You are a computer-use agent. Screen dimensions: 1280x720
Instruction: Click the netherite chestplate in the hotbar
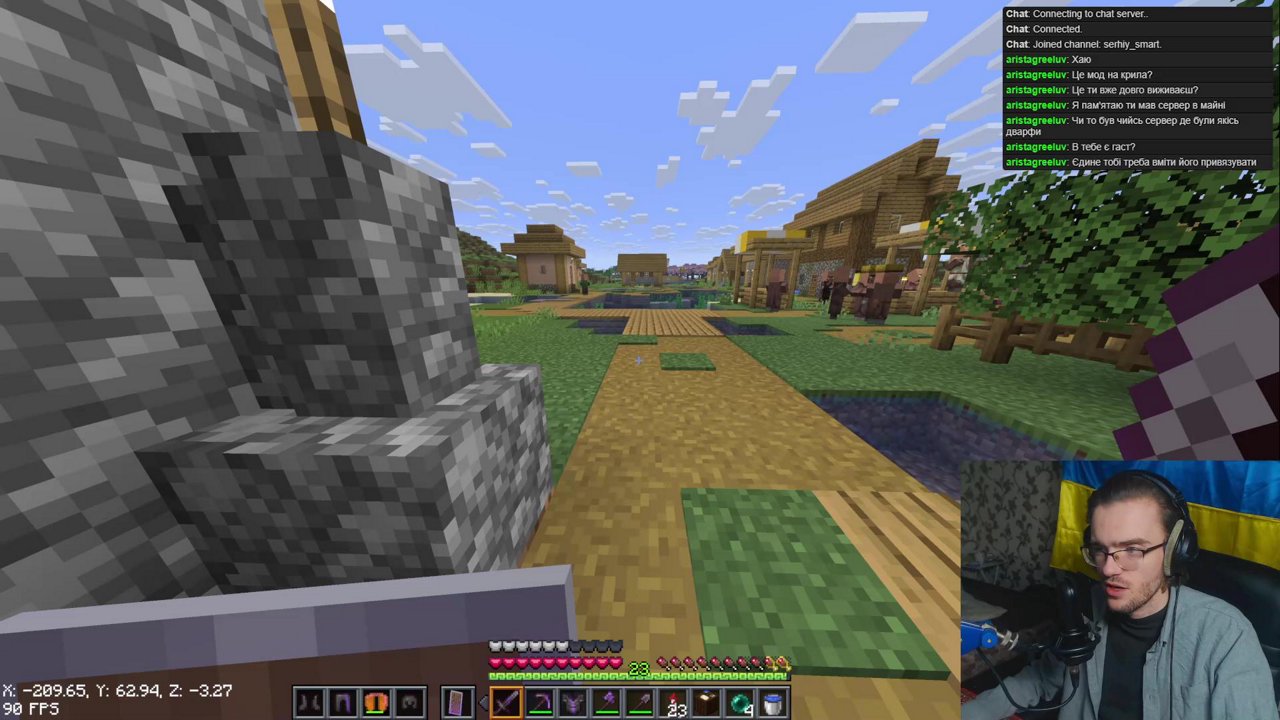point(573,702)
